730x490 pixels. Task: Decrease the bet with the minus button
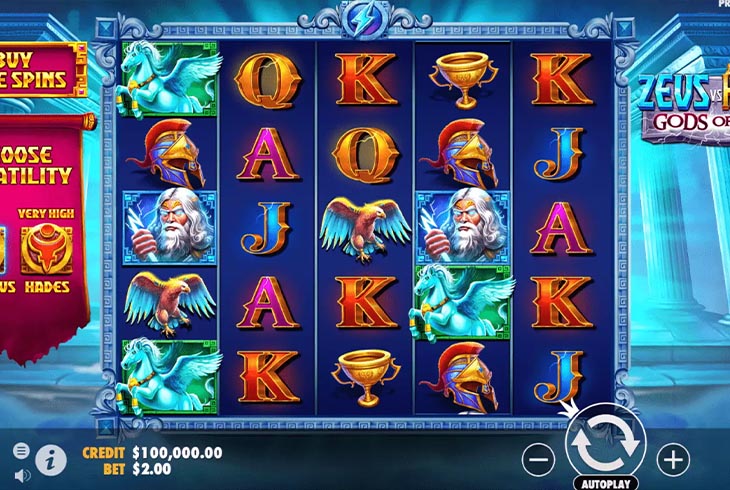point(538,459)
